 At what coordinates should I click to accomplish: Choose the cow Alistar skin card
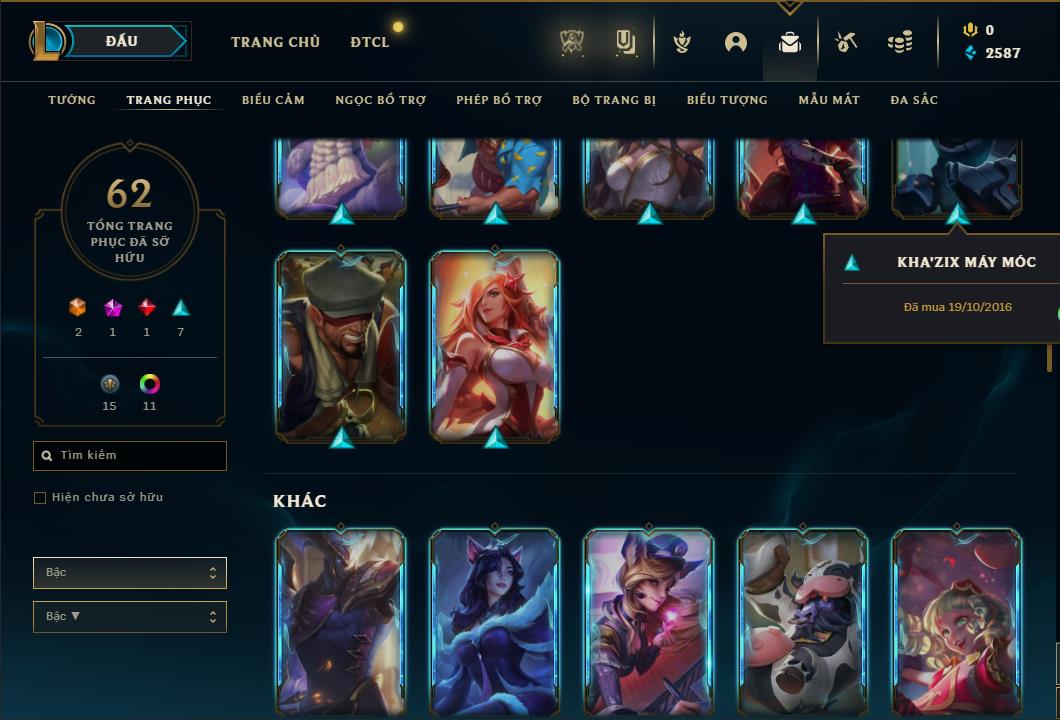pyautogui.click(x=803, y=620)
